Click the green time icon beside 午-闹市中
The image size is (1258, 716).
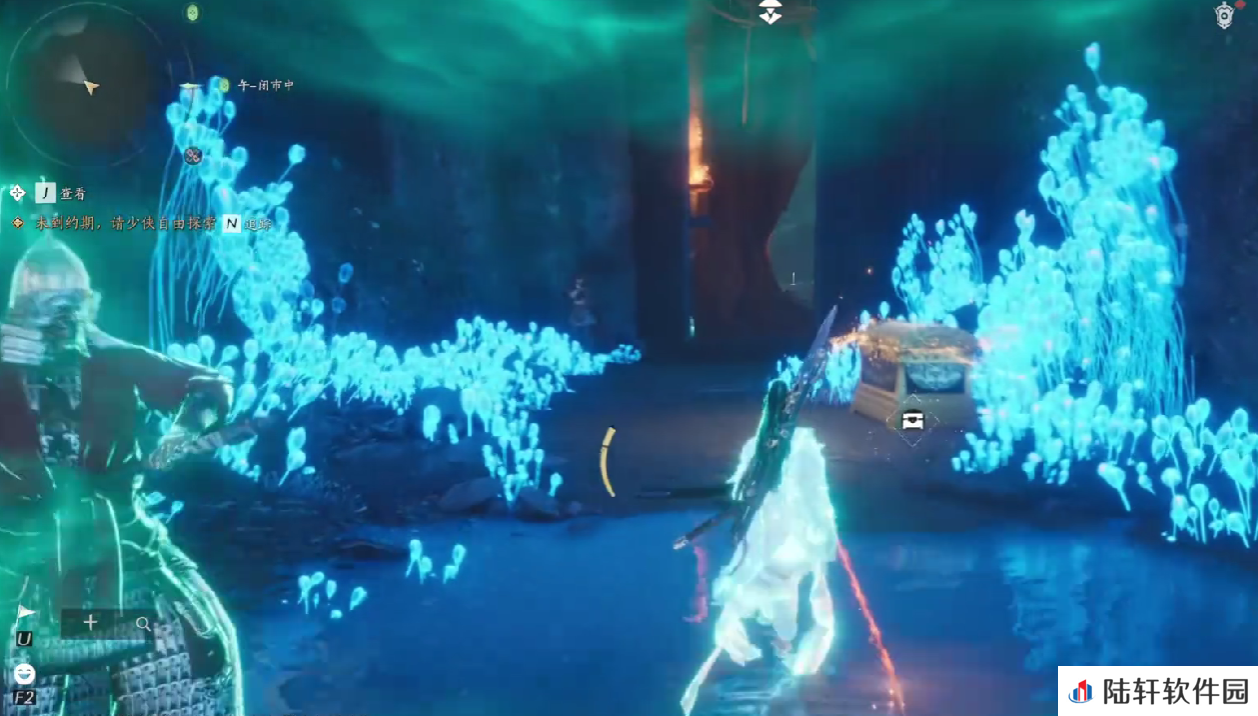pyautogui.click(x=224, y=86)
